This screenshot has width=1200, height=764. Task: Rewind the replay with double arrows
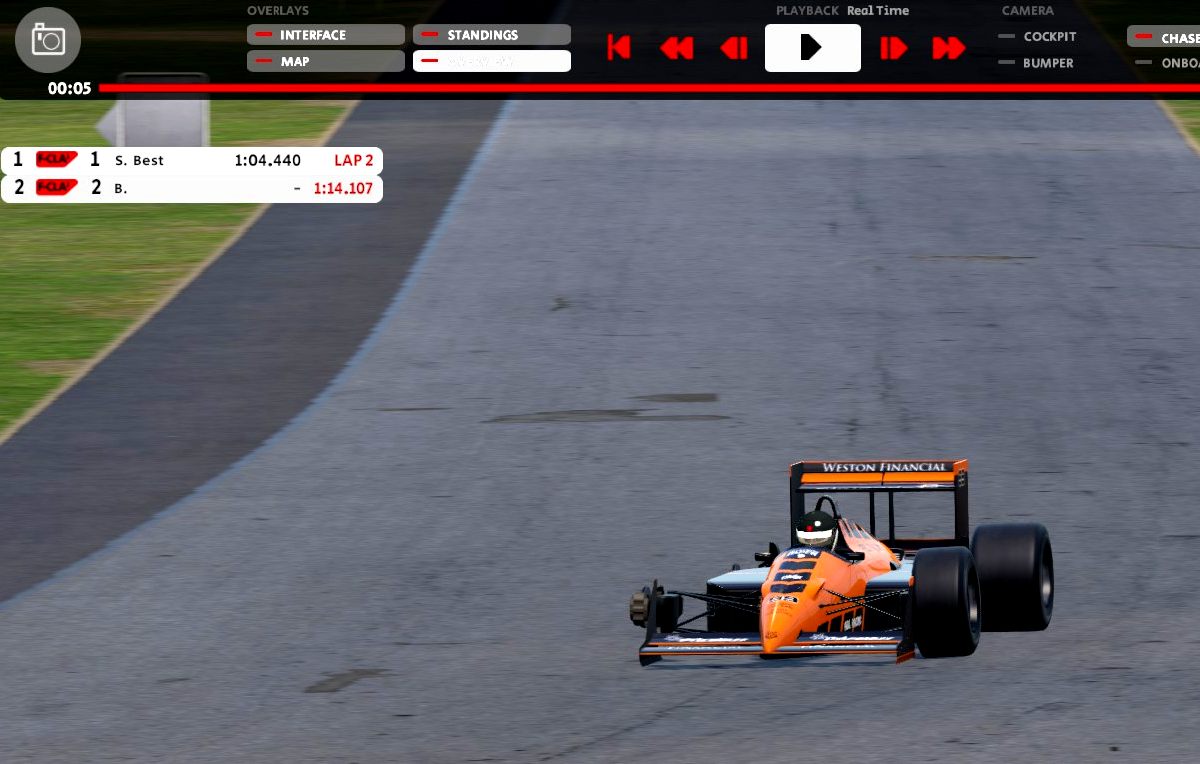click(x=677, y=48)
